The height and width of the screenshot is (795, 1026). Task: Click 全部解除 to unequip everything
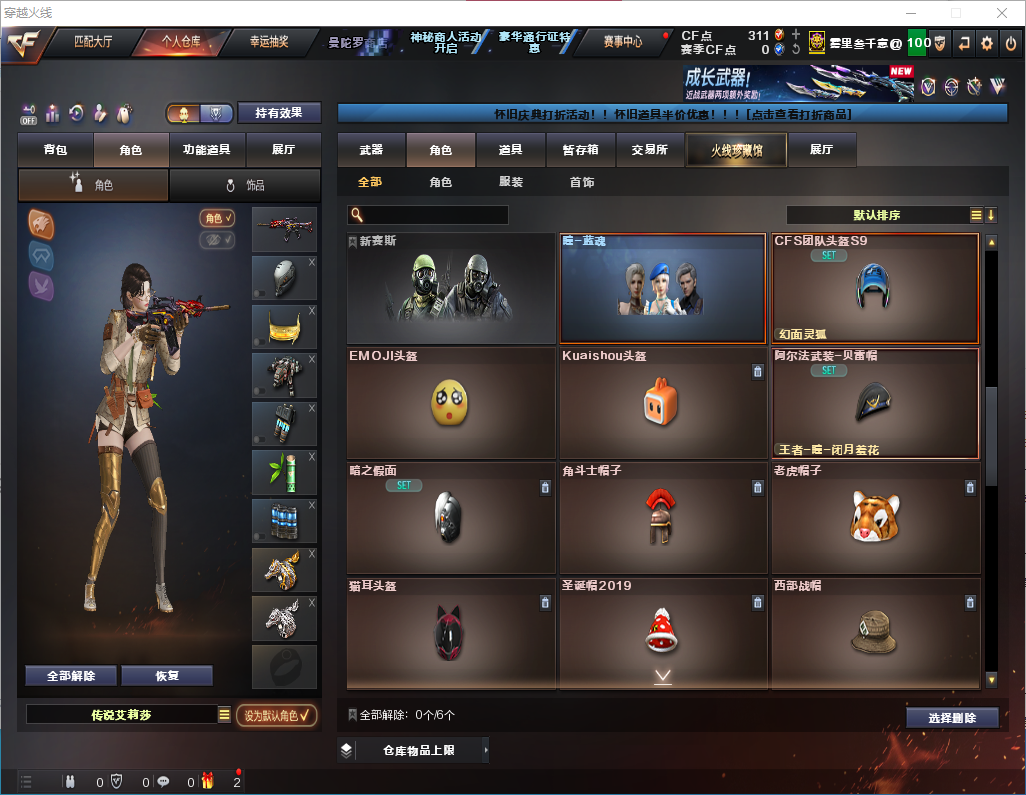point(71,676)
